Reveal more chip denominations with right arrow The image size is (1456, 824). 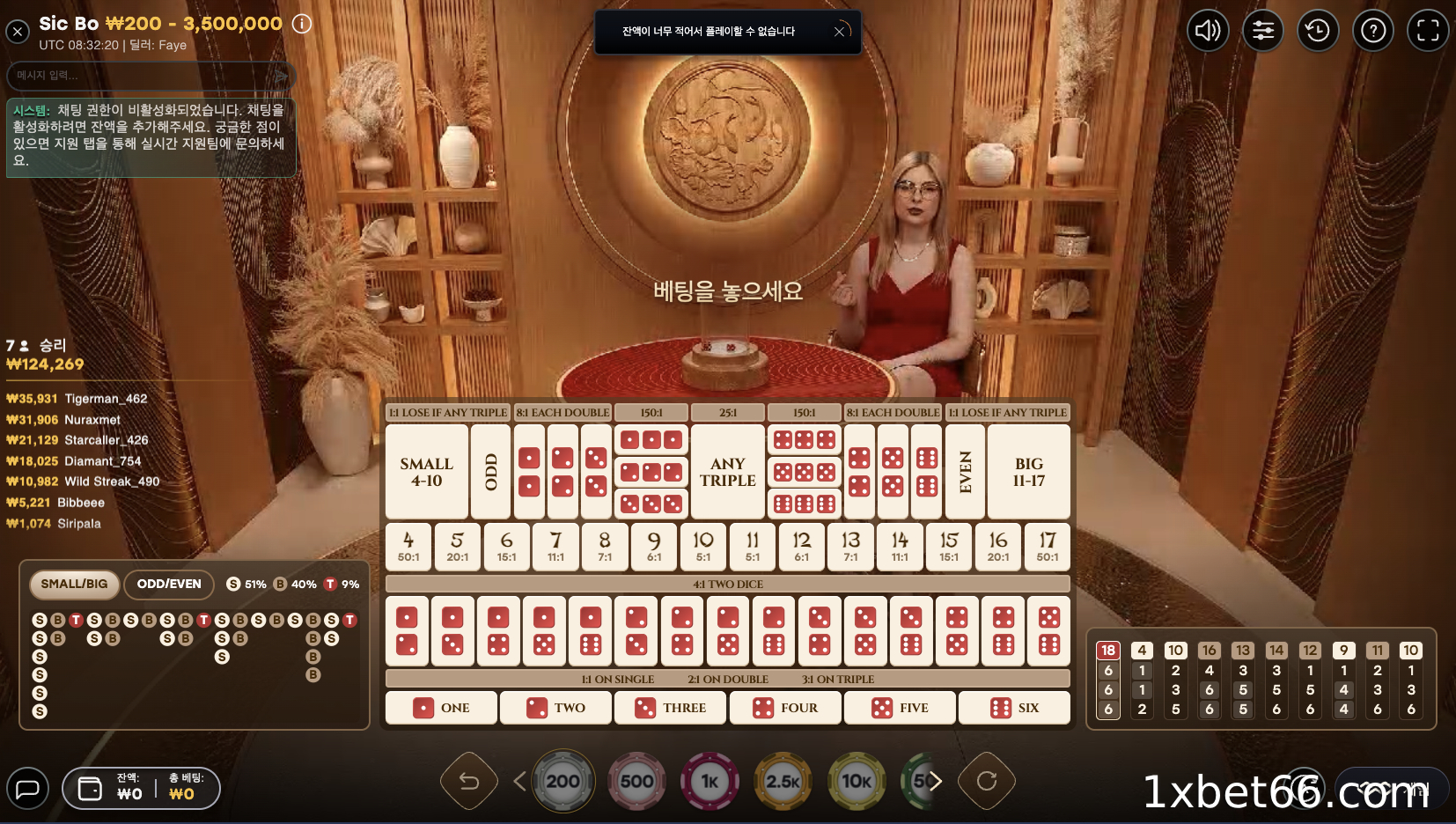[938, 781]
